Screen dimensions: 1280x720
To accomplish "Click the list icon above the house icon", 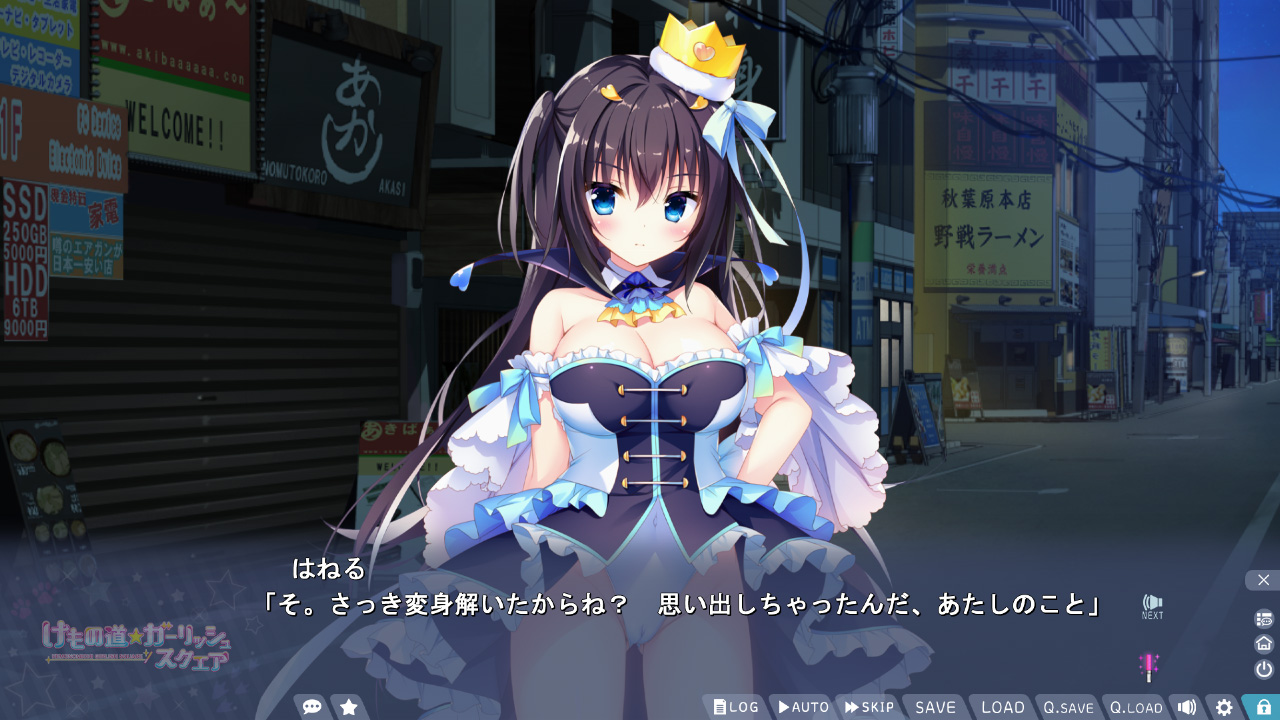I will (x=1264, y=618).
